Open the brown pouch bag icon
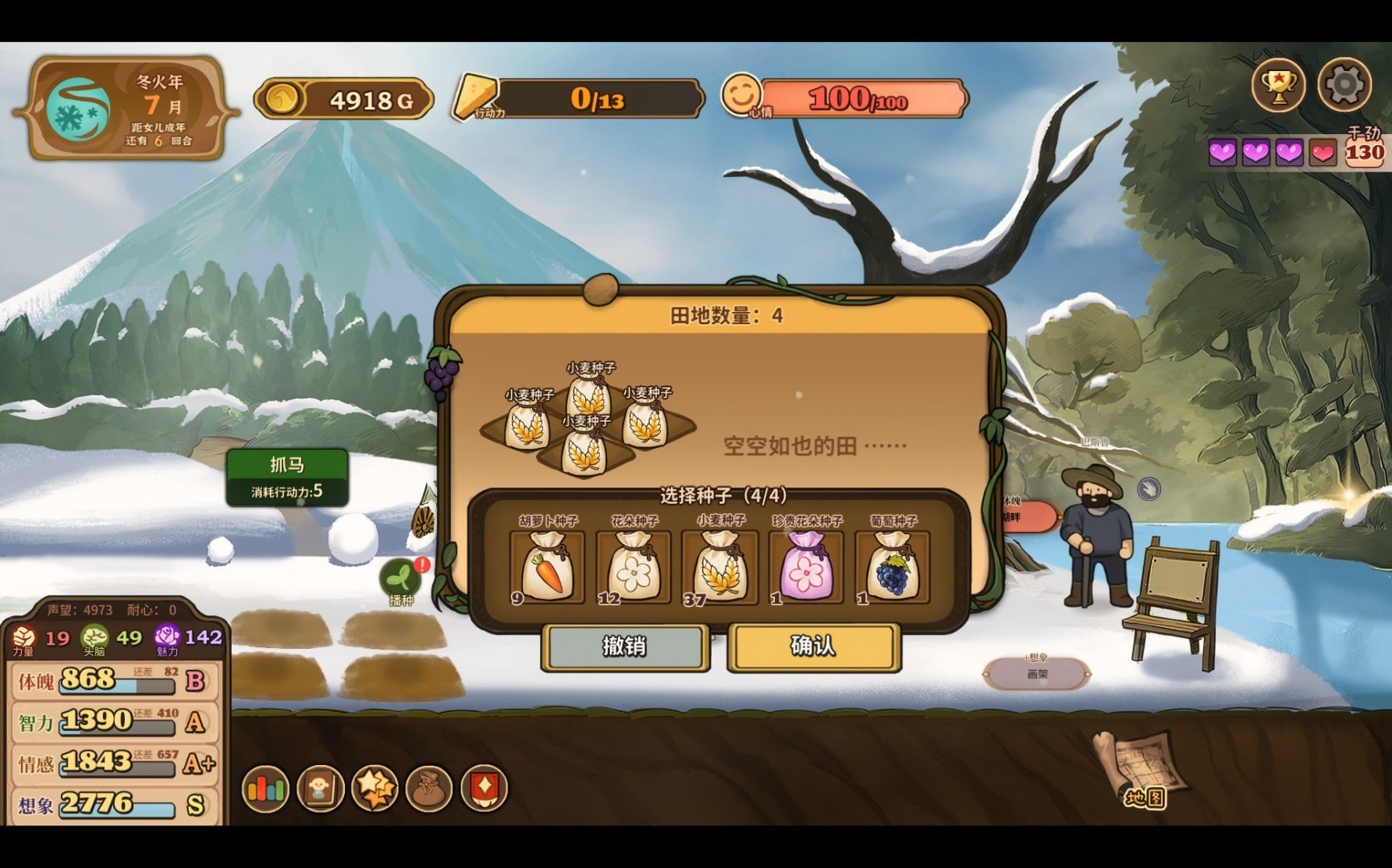This screenshot has height=868, width=1392. tap(429, 788)
